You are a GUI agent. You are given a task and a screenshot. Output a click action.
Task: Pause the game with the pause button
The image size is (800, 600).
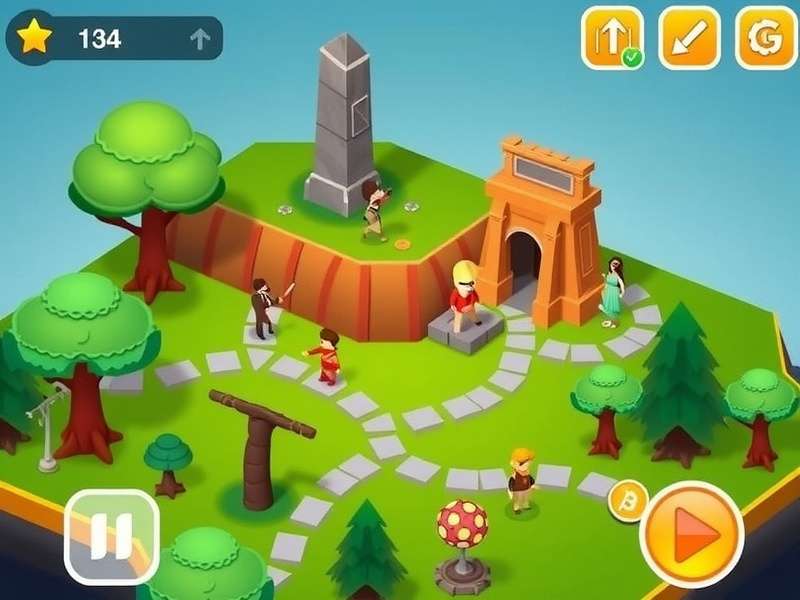pos(111,536)
